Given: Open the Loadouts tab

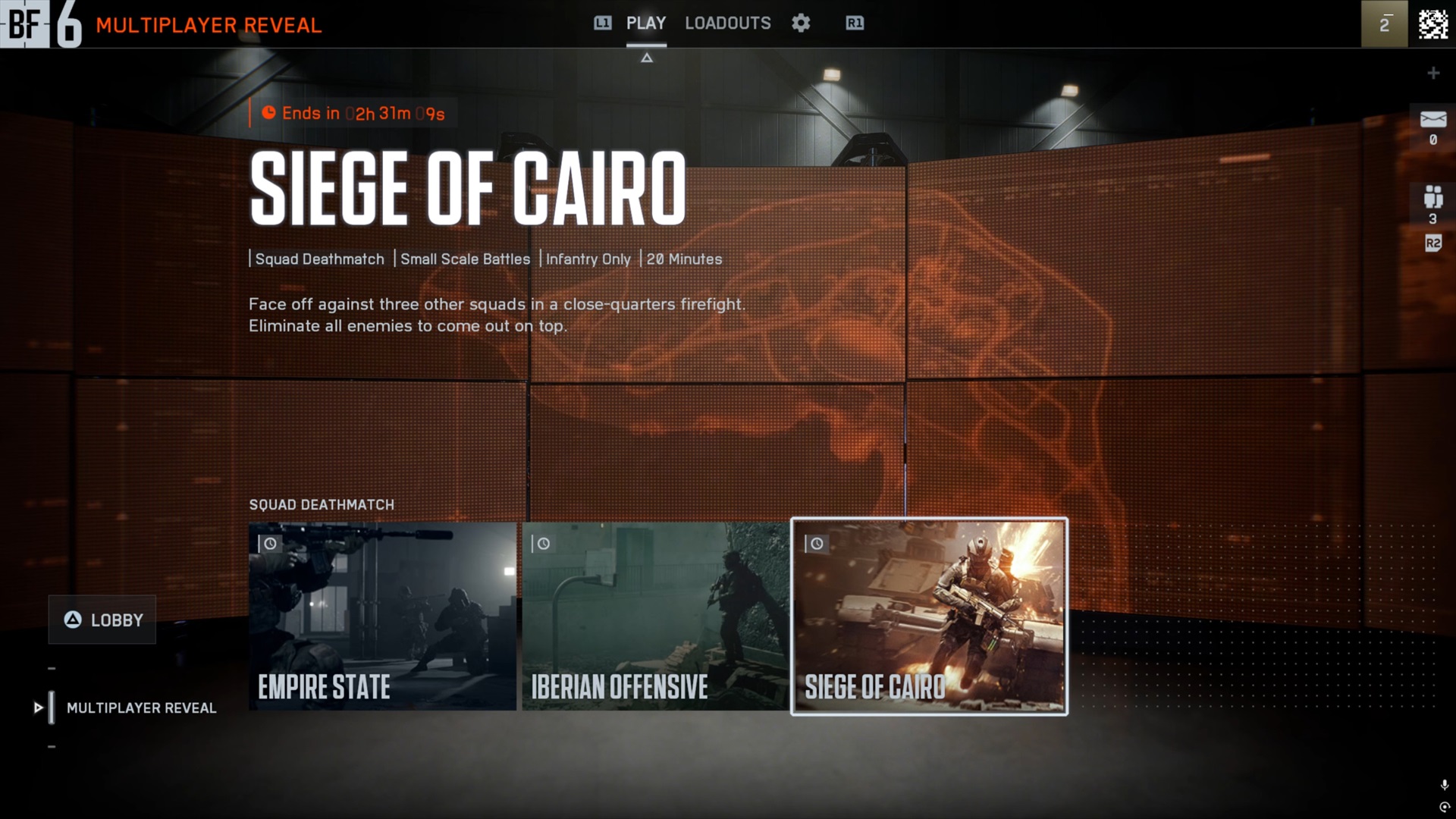Looking at the screenshot, I should (x=727, y=24).
